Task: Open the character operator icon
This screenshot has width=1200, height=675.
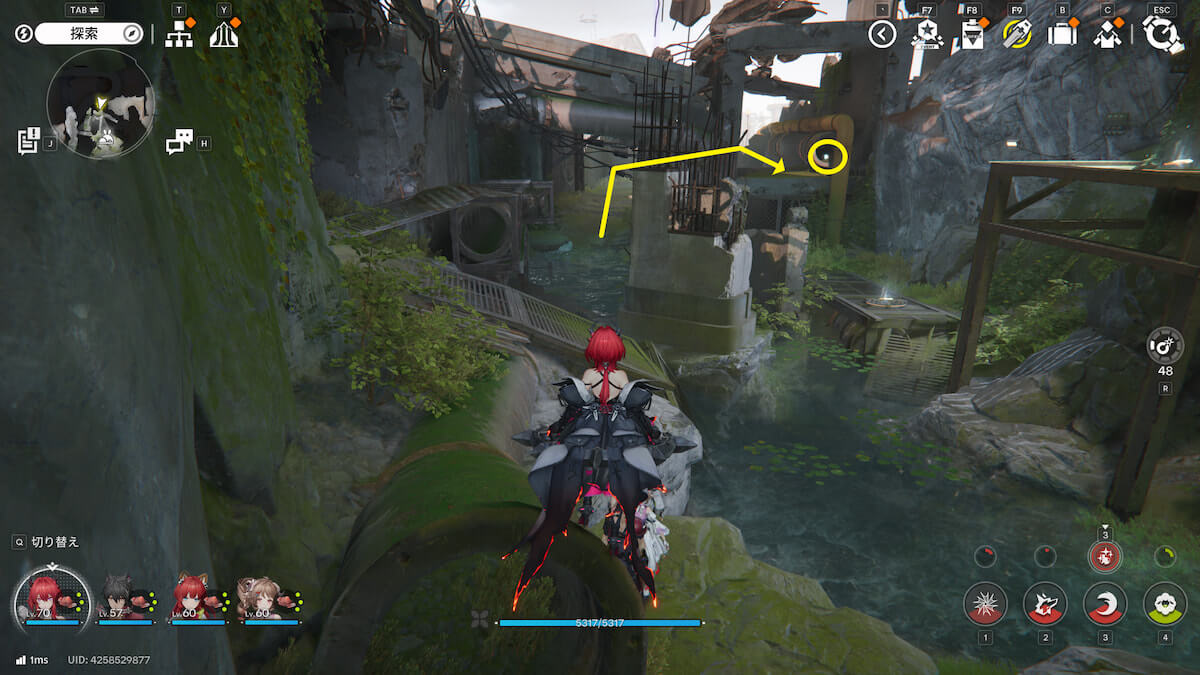Action: [x=1107, y=35]
